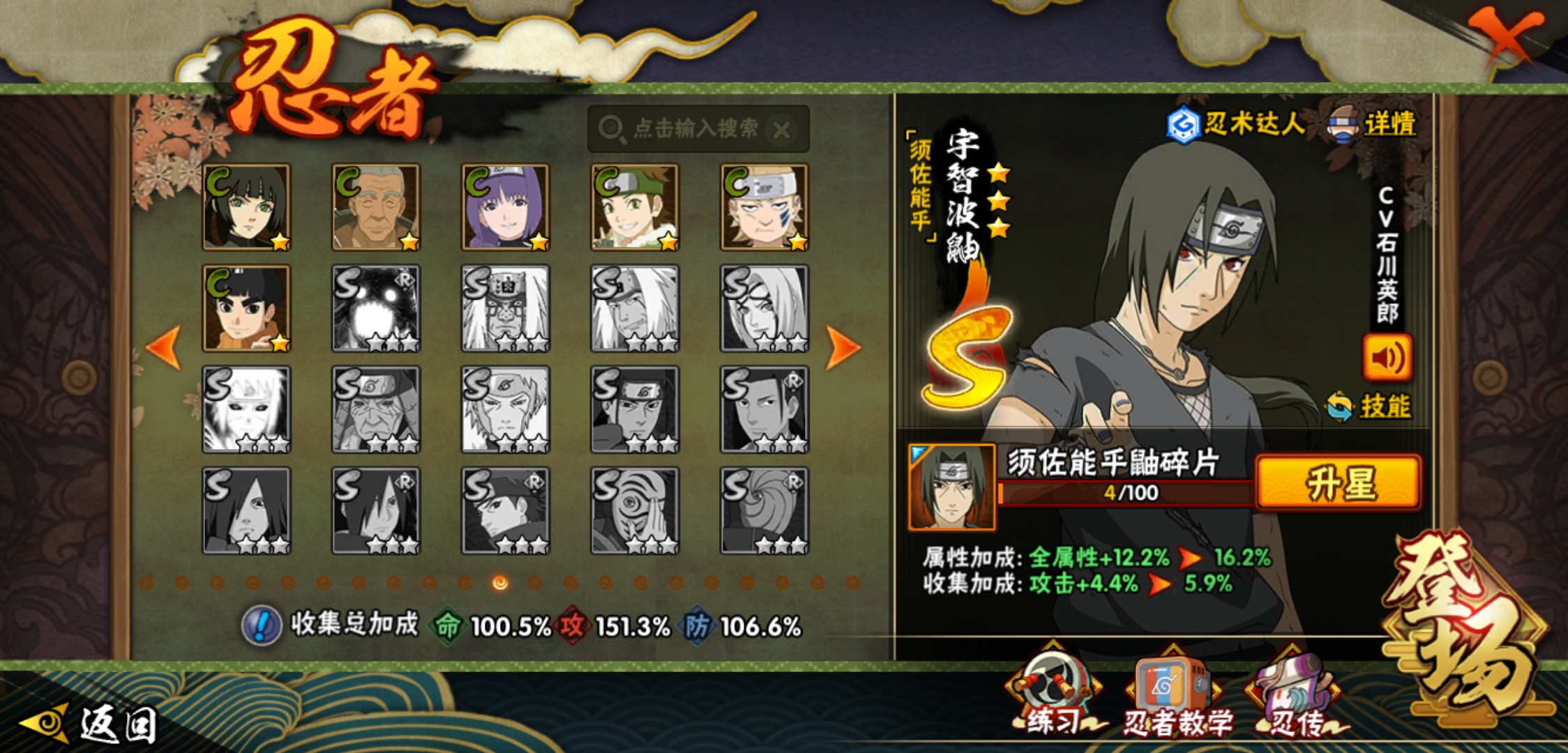This screenshot has height=753, width=1568.
Task: Tap the 登场 deploy button
Action: pos(1465,627)
